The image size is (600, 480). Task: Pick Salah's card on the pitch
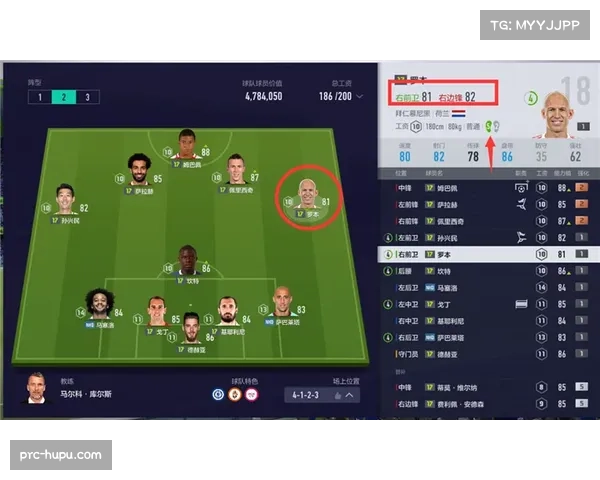(x=138, y=170)
